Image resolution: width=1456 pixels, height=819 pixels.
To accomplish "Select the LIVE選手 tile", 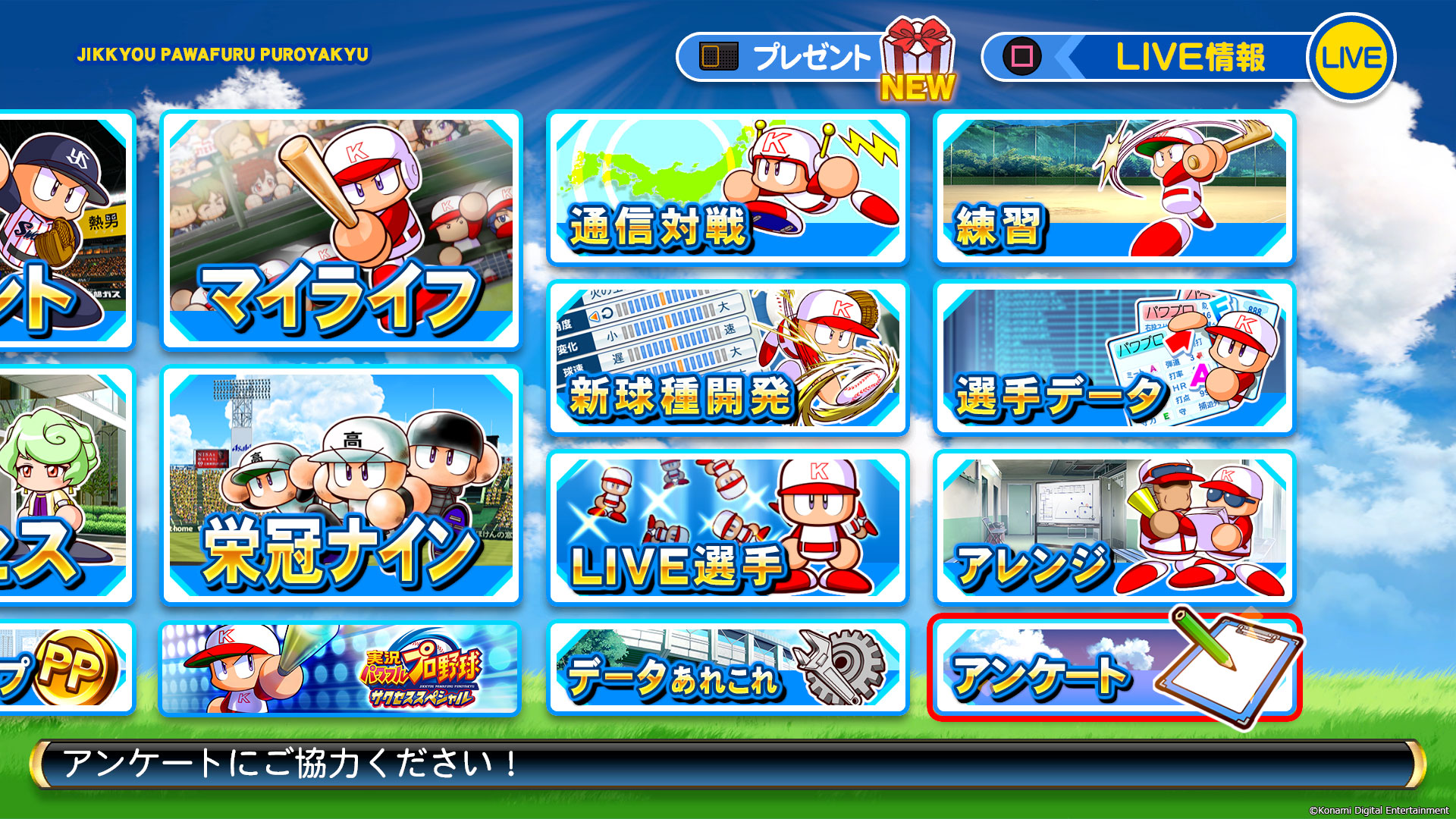I will coord(726,527).
